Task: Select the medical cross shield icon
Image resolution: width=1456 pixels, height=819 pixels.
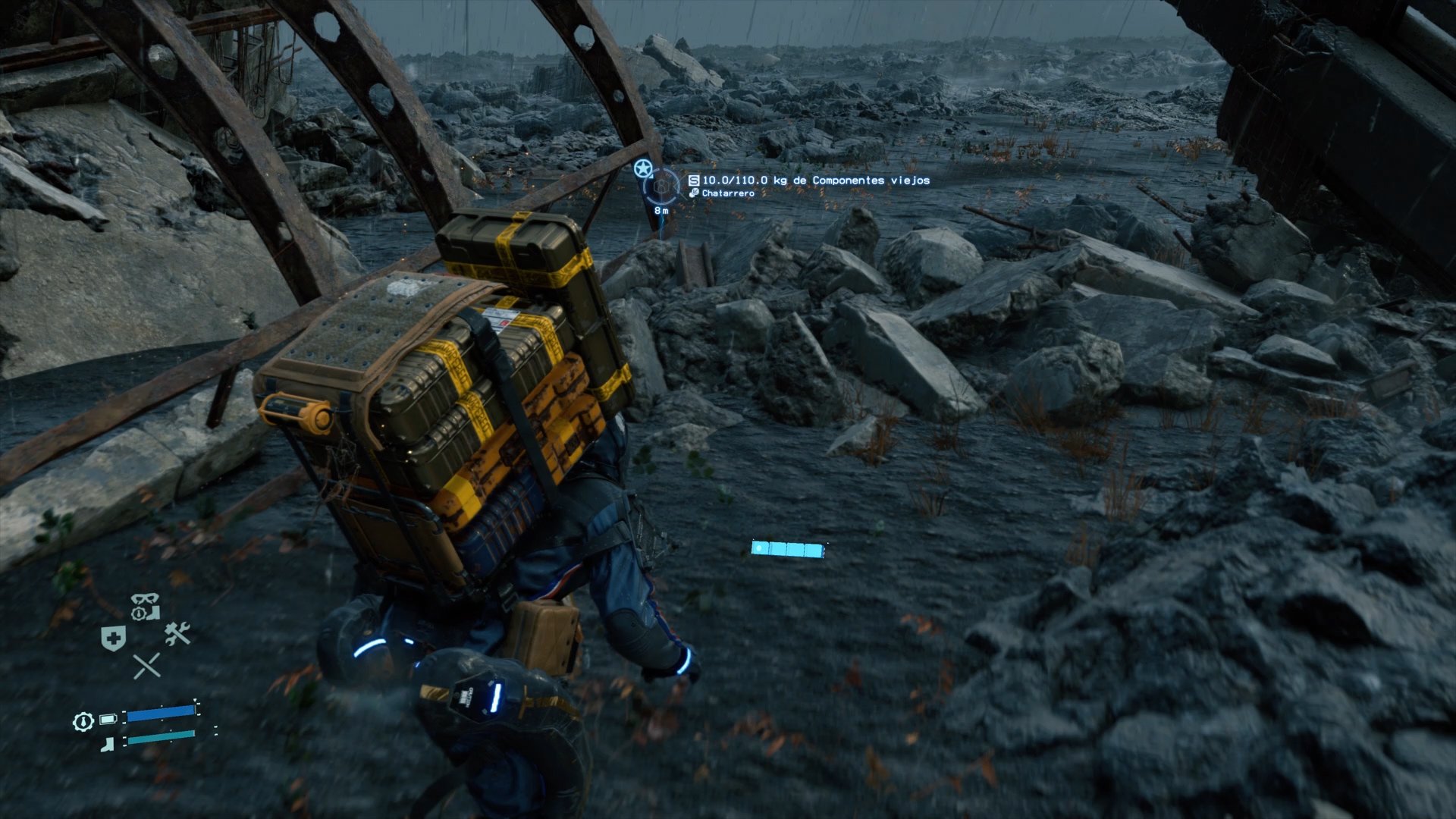Action: pyautogui.click(x=113, y=637)
